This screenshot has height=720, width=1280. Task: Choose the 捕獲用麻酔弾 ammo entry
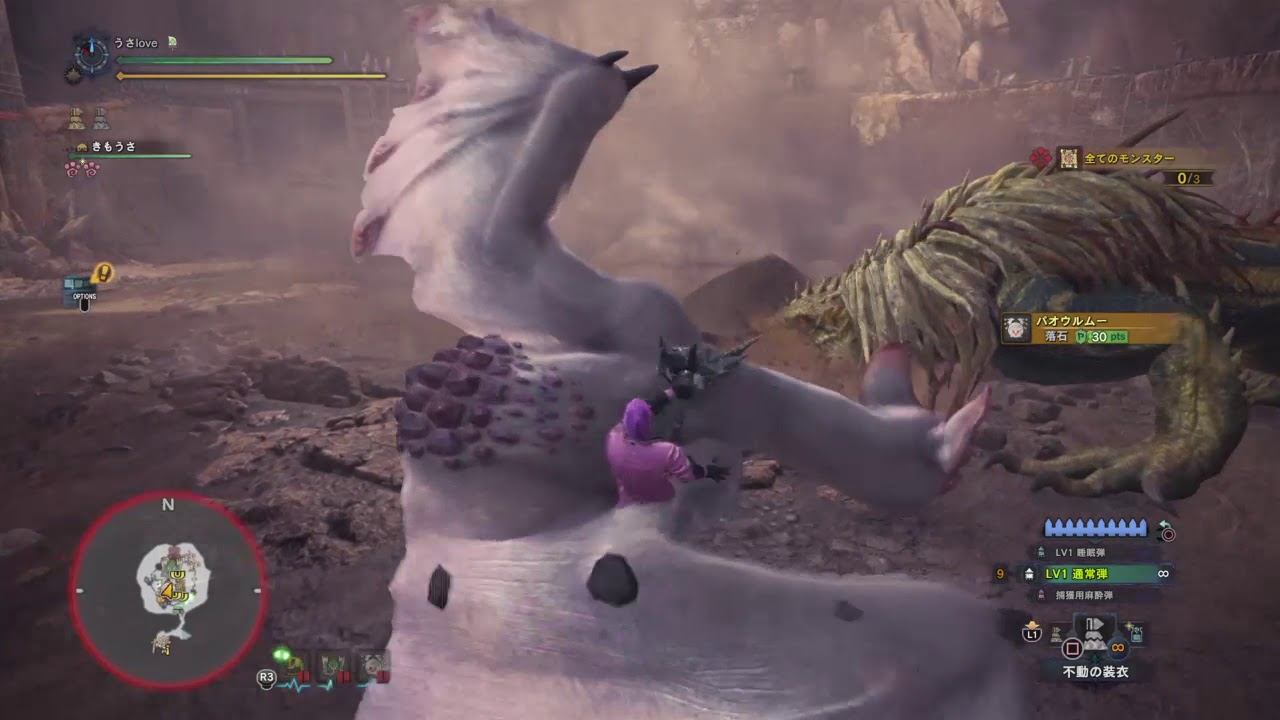1084,595
